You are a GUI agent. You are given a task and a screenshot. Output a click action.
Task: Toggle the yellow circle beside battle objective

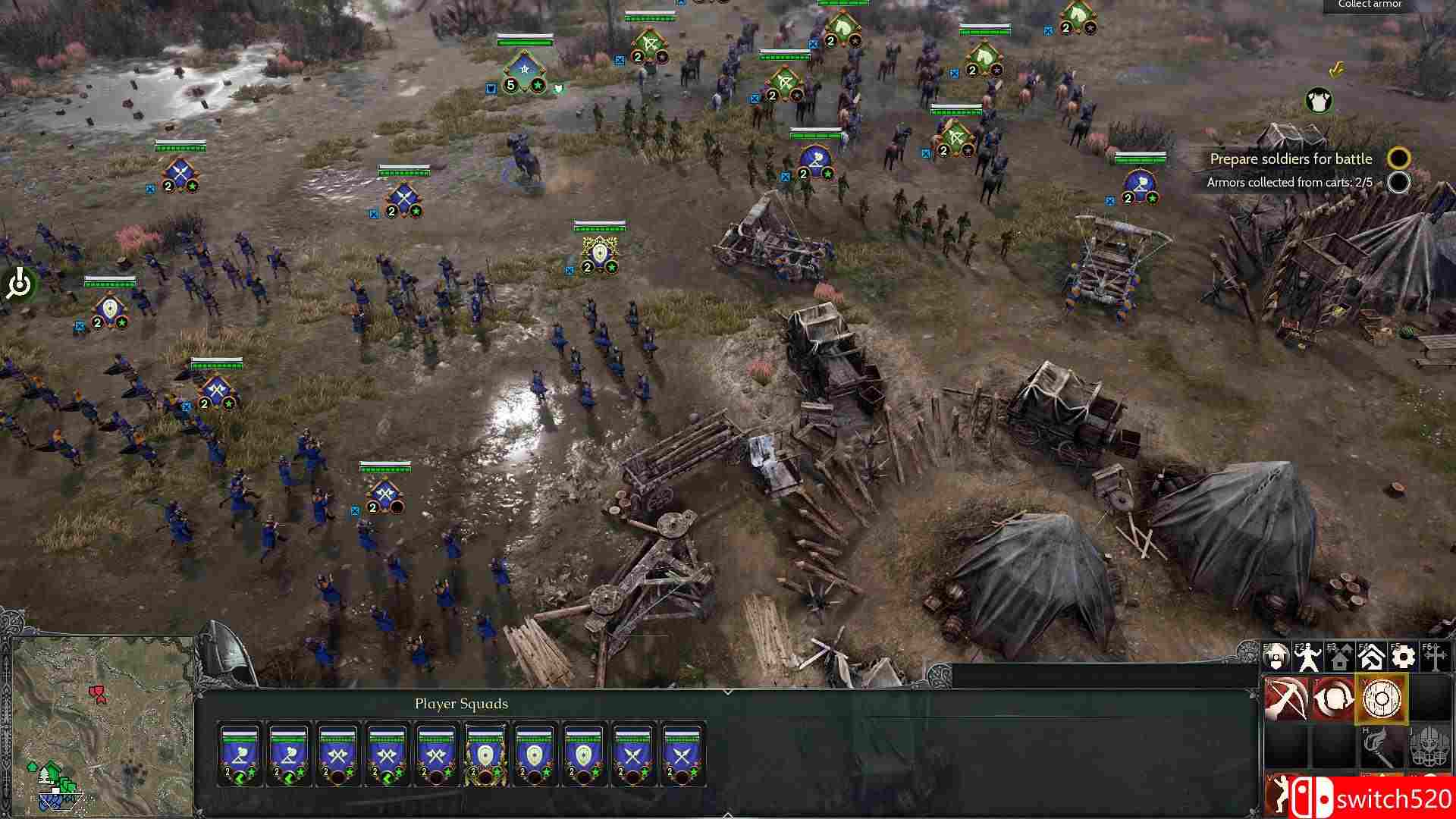click(1399, 159)
